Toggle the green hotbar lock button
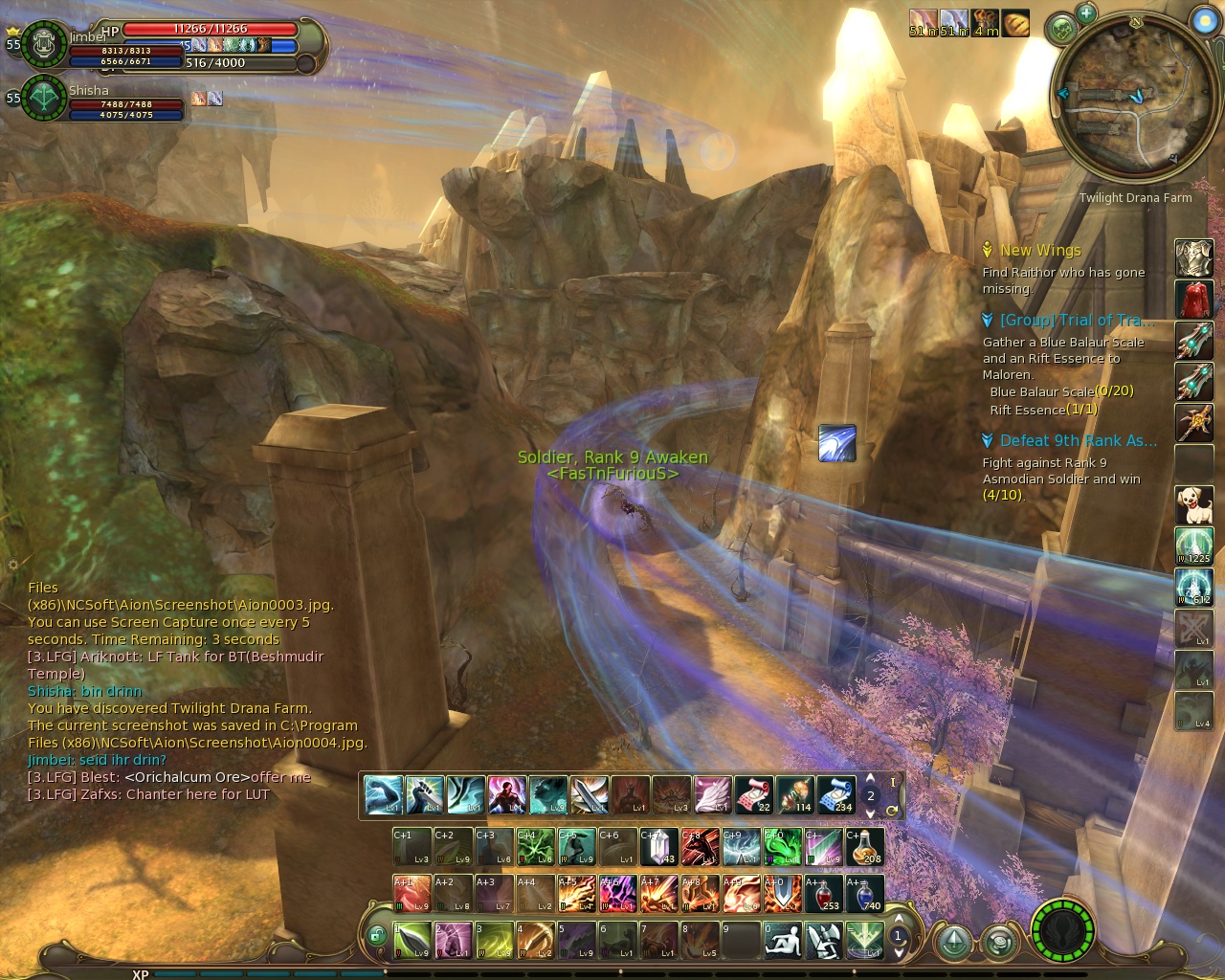The height and width of the screenshot is (980, 1225). coord(377,936)
